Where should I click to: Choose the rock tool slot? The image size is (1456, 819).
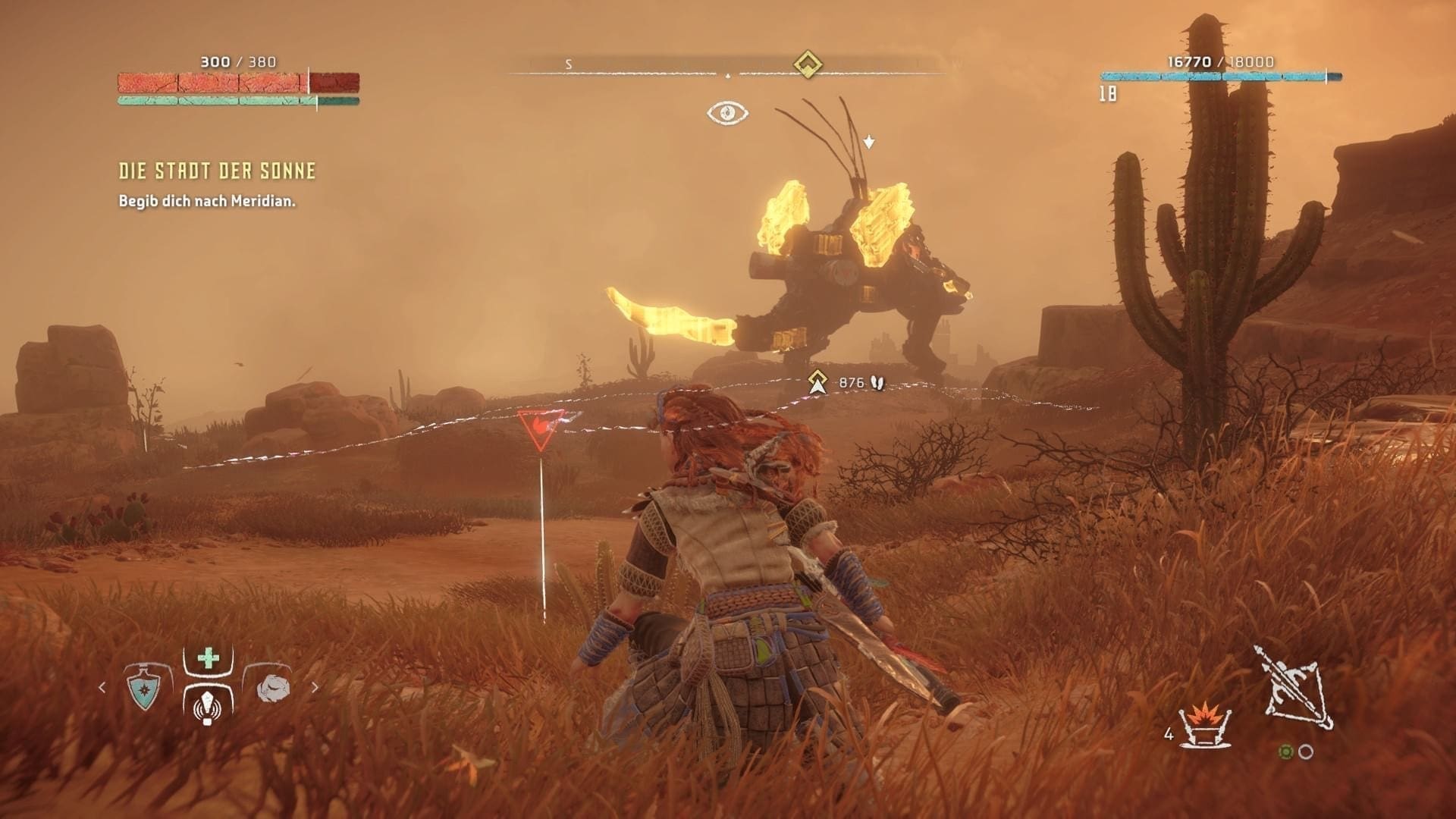coord(272,688)
